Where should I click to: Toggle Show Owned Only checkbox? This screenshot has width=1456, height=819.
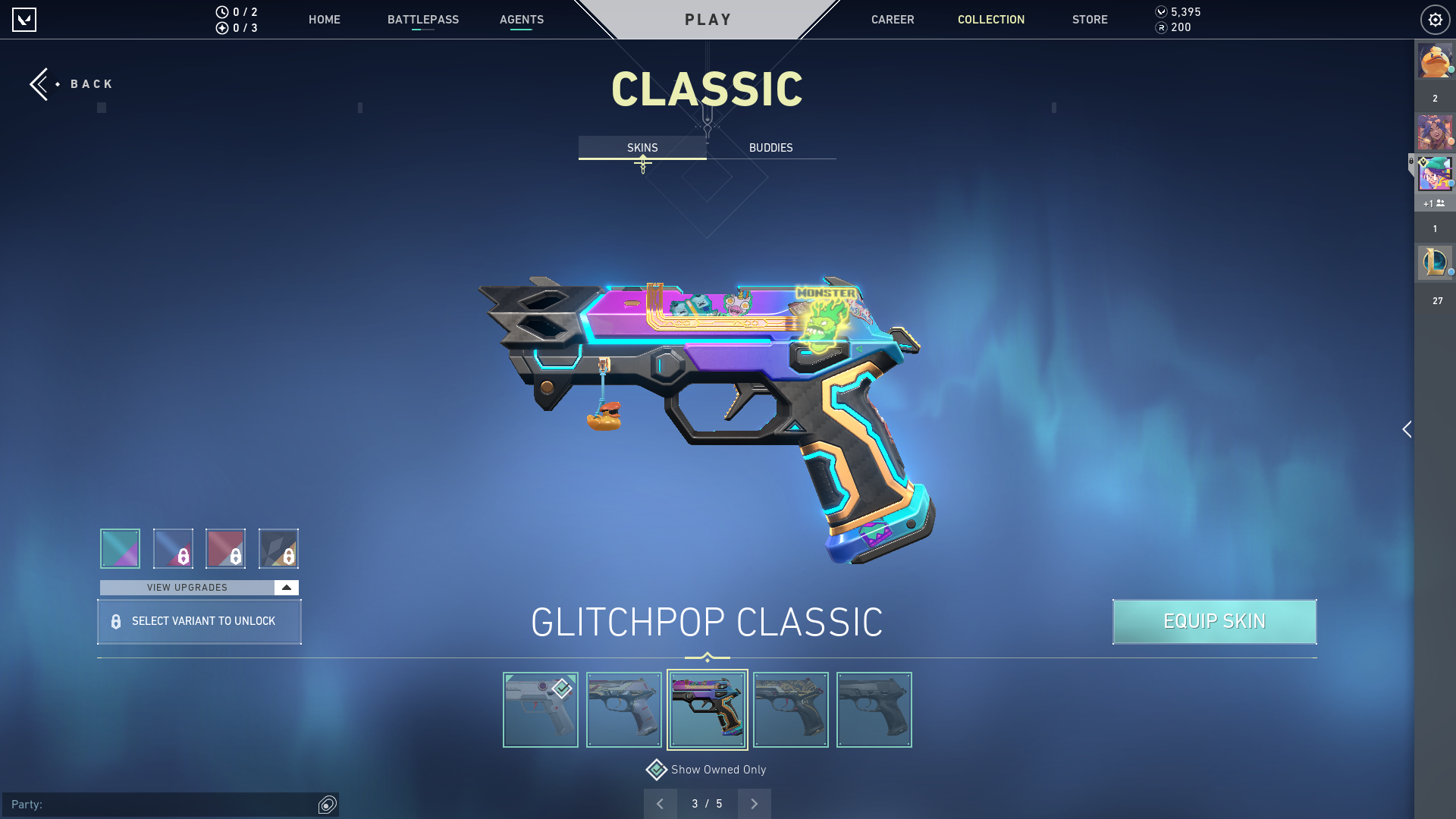coord(657,770)
